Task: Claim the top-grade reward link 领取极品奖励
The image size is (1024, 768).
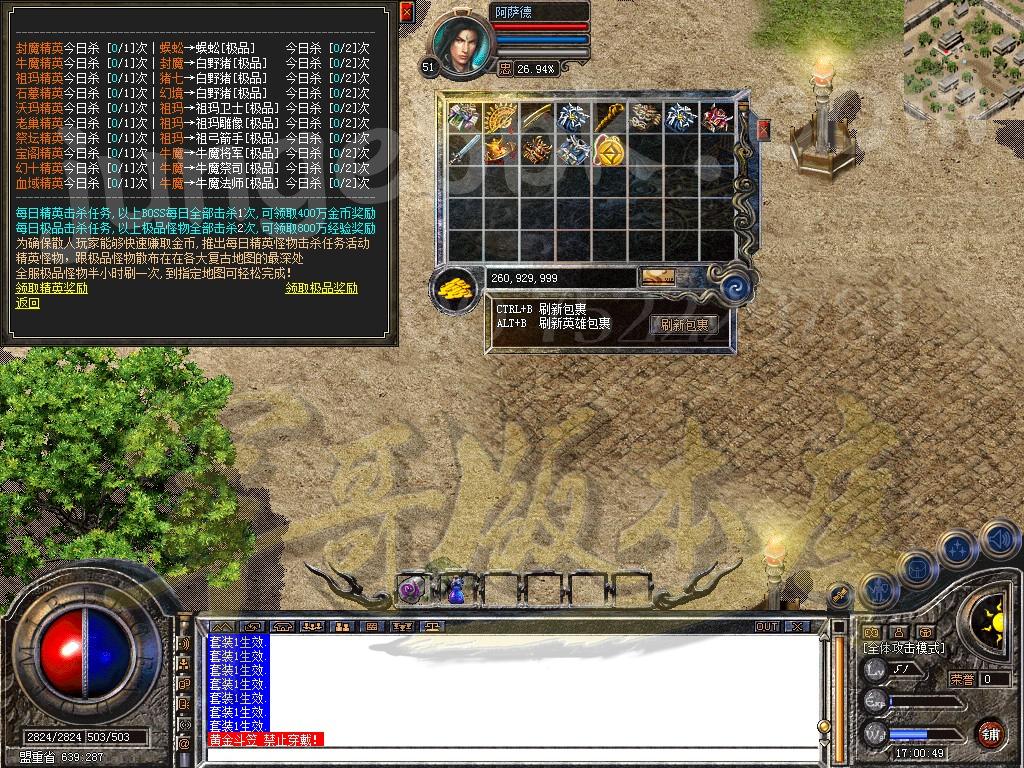Action: (321, 288)
